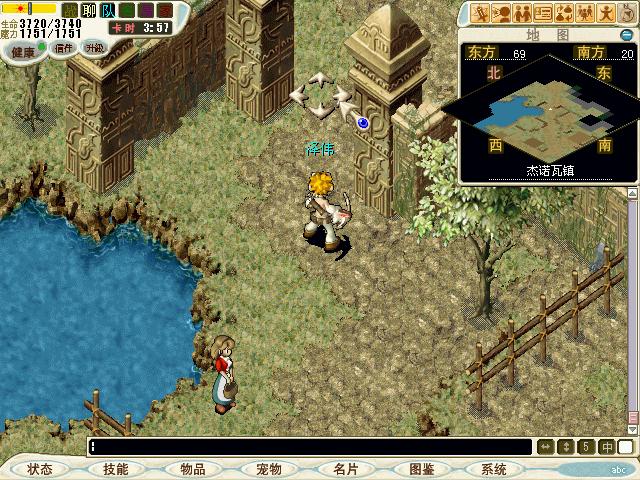Toggle the 聊 chat mode icon
Image resolution: width=640 pixels, height=480 pixels.
[x=88, y=10]
